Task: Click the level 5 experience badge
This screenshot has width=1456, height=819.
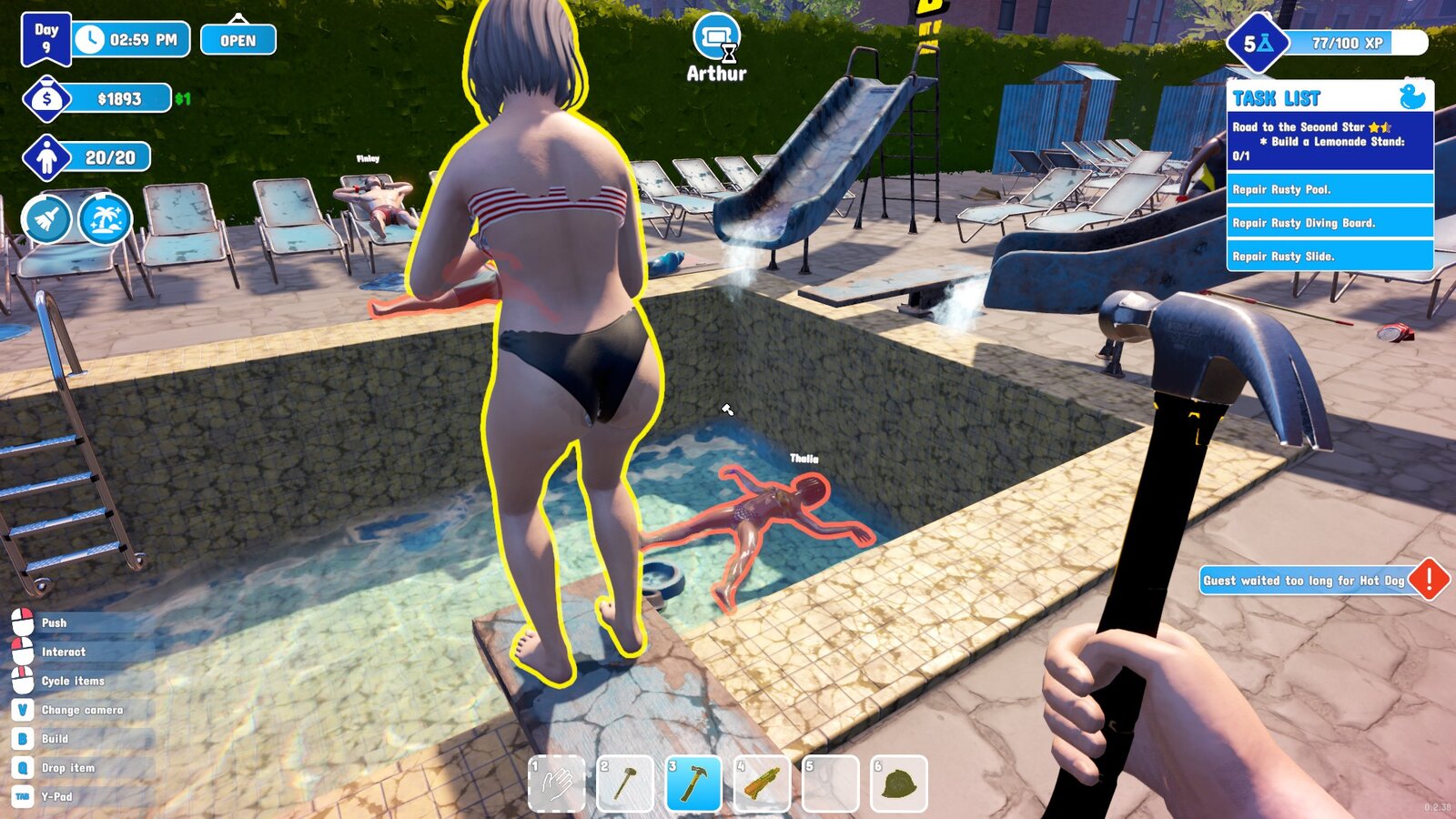Action: click(1257, 43)
